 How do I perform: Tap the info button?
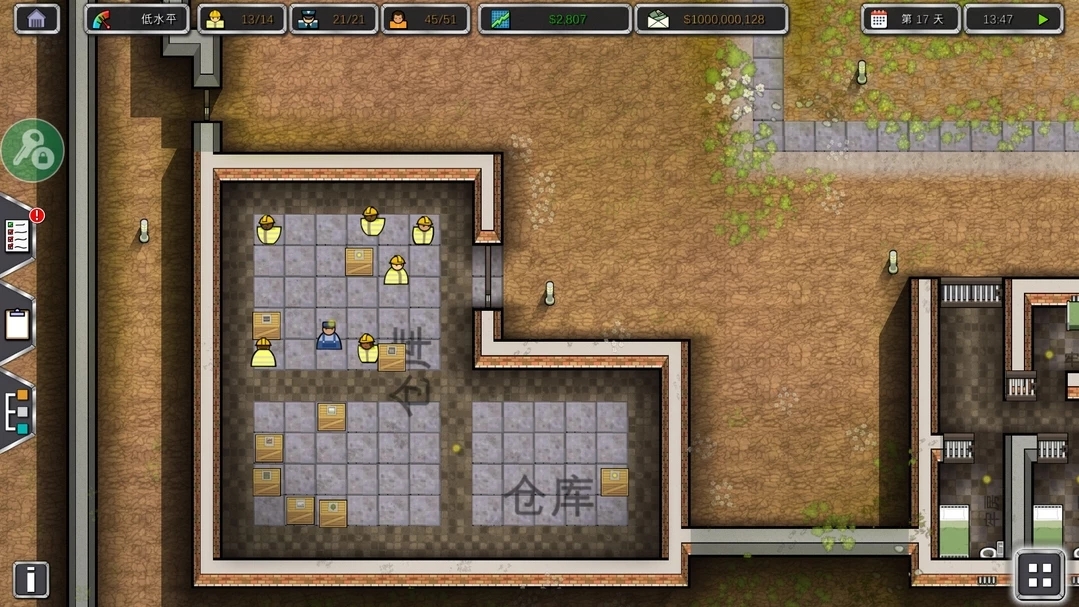tap(31, 579)
